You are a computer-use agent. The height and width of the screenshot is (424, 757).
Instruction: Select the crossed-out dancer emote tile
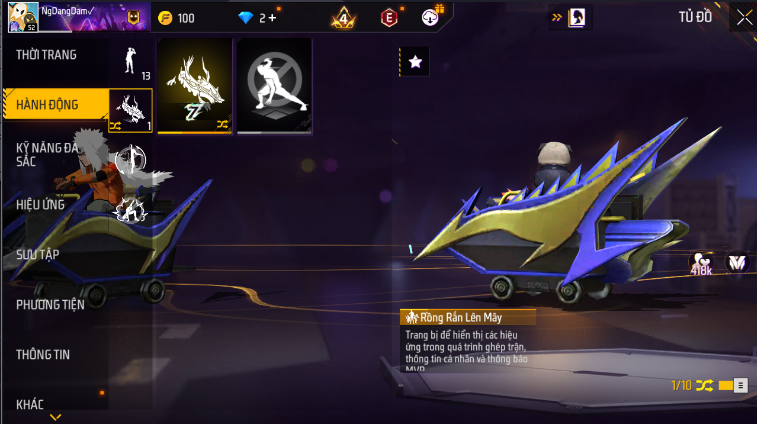pos(274,86)
